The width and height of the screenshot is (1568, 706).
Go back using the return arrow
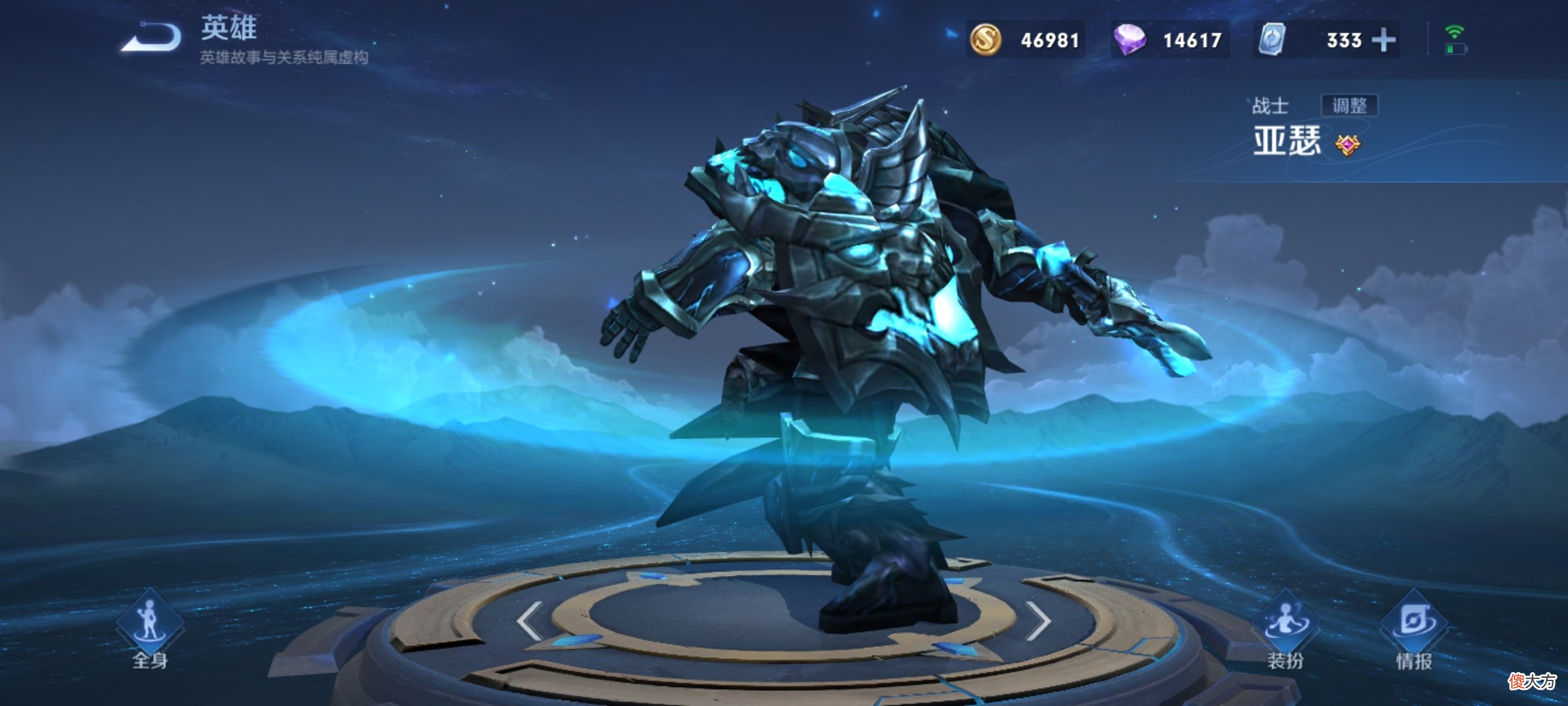click(x=152, y=37)
